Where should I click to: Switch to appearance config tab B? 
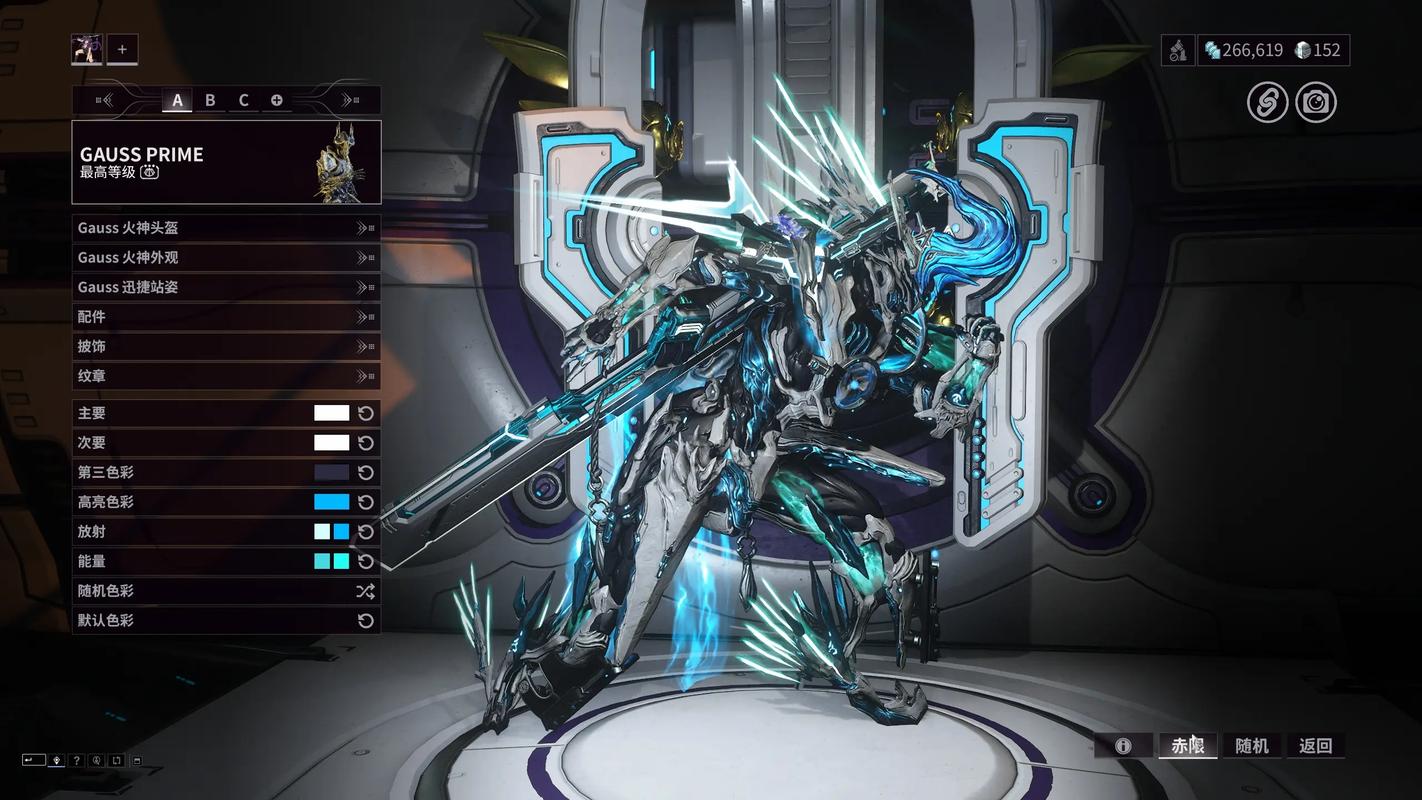[x=210, y=100]
